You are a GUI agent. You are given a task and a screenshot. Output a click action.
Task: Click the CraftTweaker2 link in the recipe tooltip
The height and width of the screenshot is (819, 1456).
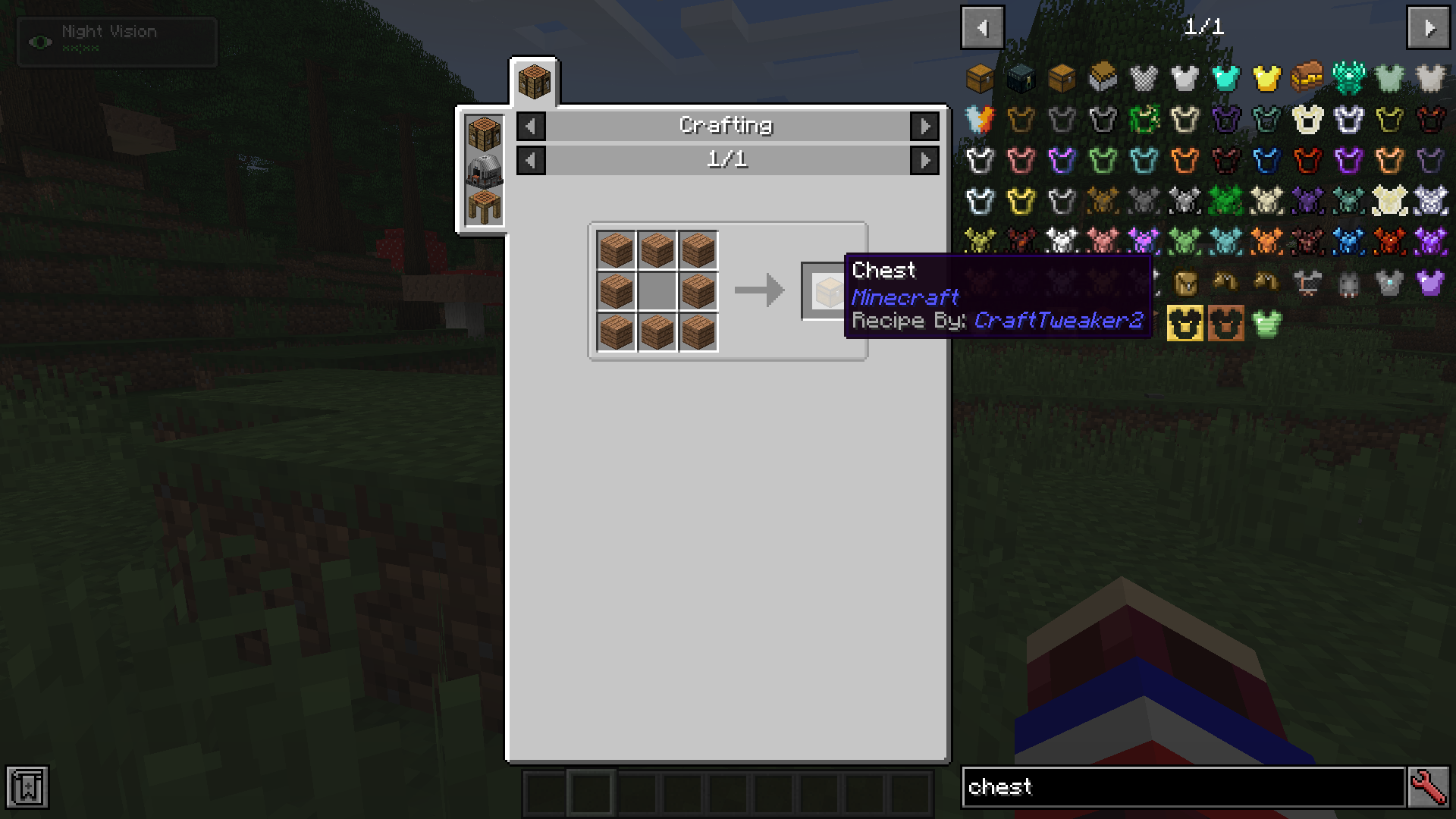point(1059,321)
